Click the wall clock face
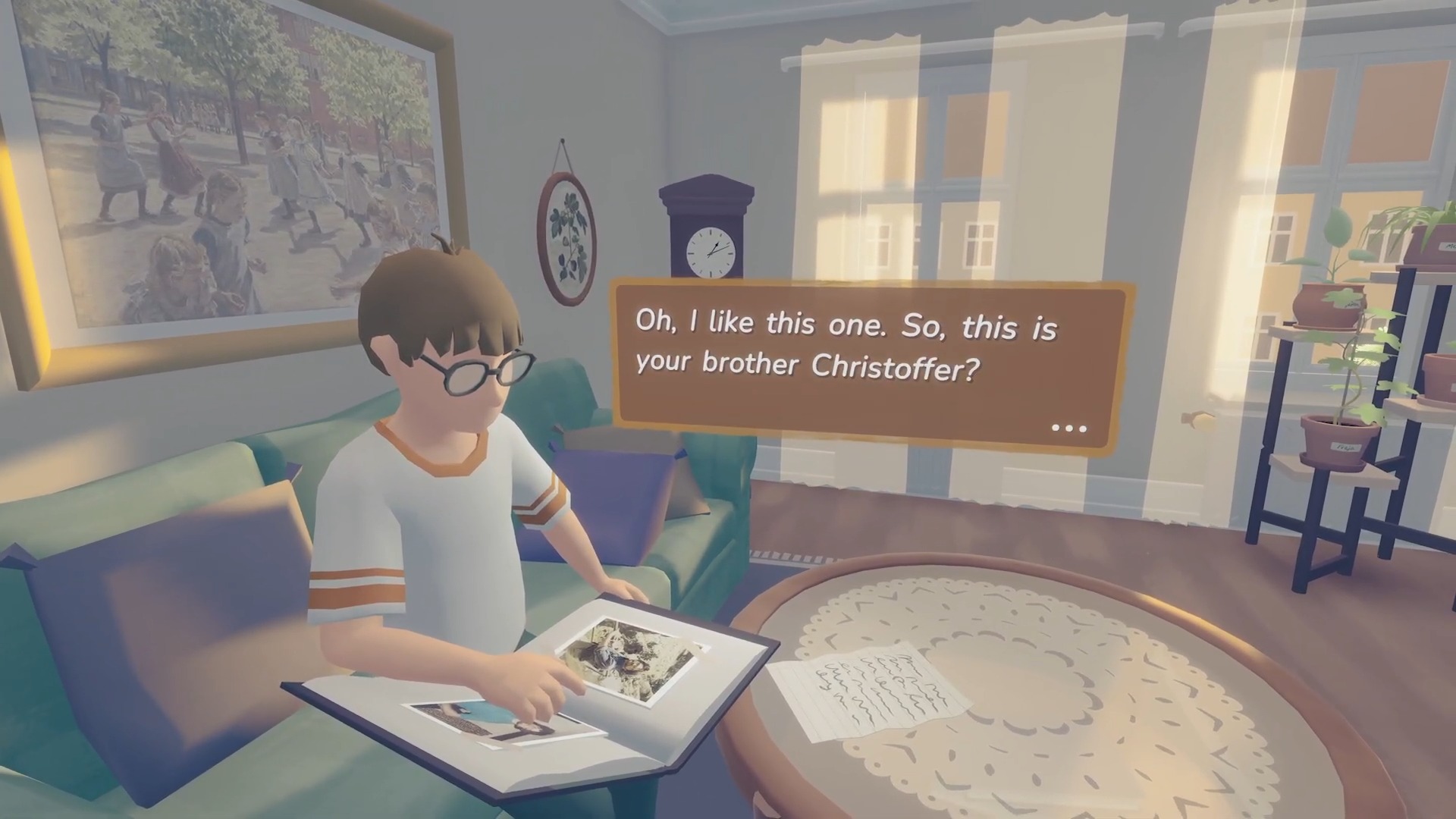The image size is (1456, 819). click(x=711, y=250)
